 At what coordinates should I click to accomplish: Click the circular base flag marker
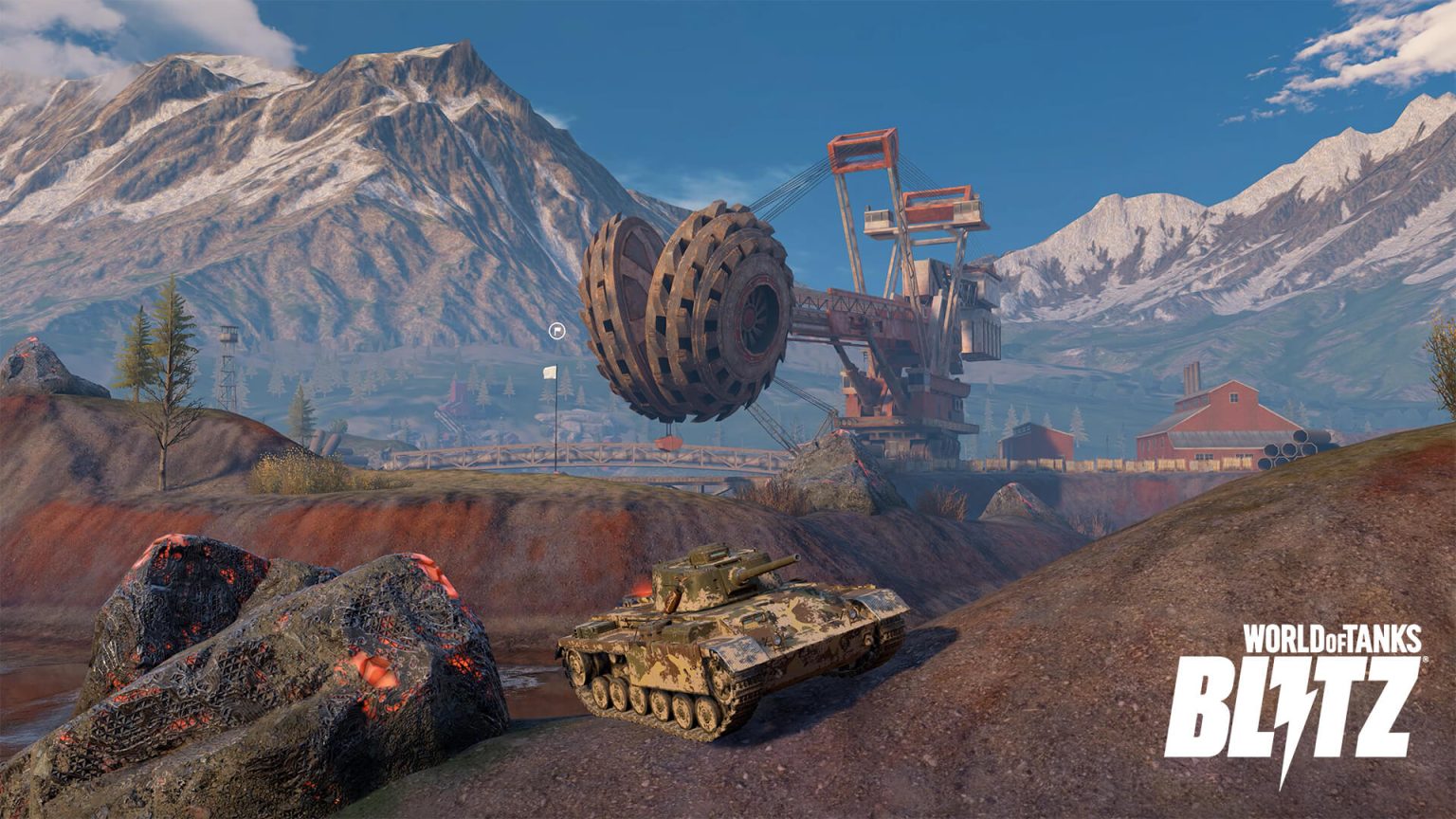pos(556,331)
